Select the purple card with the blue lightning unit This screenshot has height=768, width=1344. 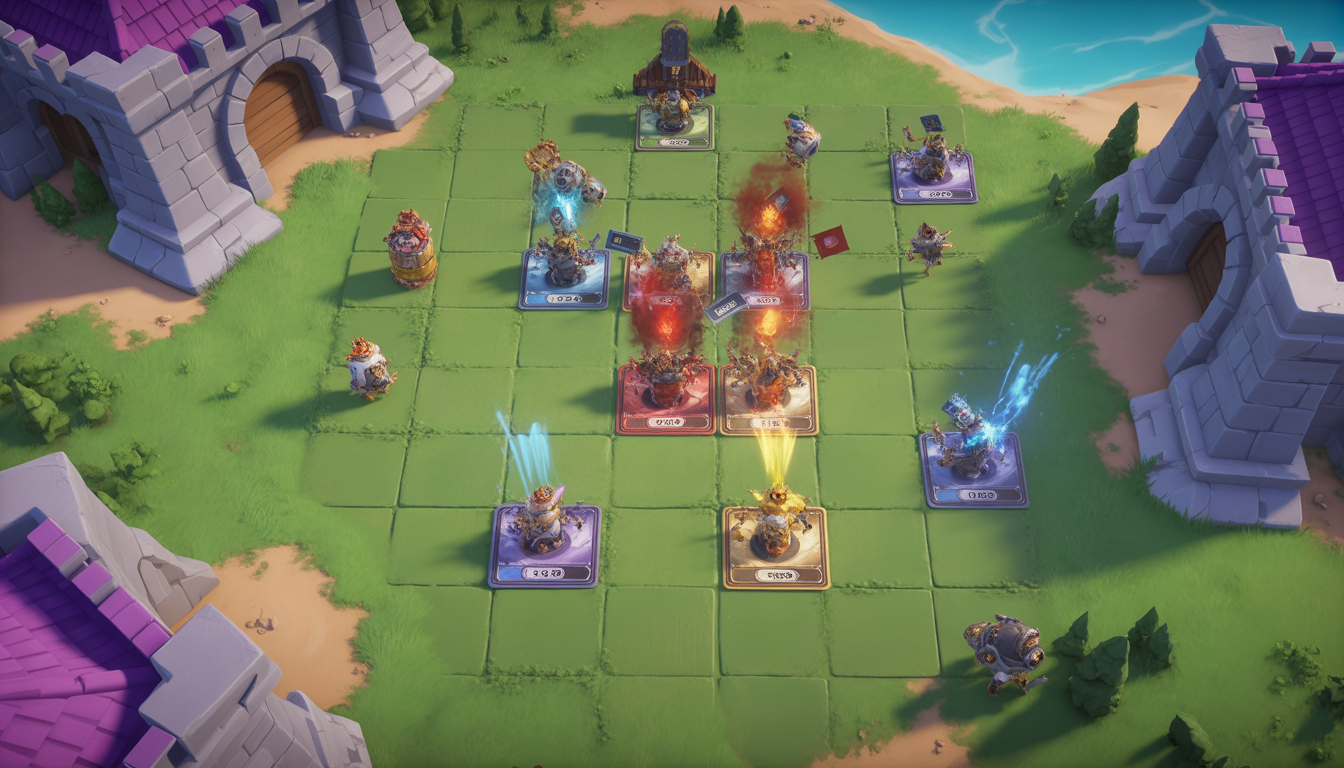(x=973, y=469)
